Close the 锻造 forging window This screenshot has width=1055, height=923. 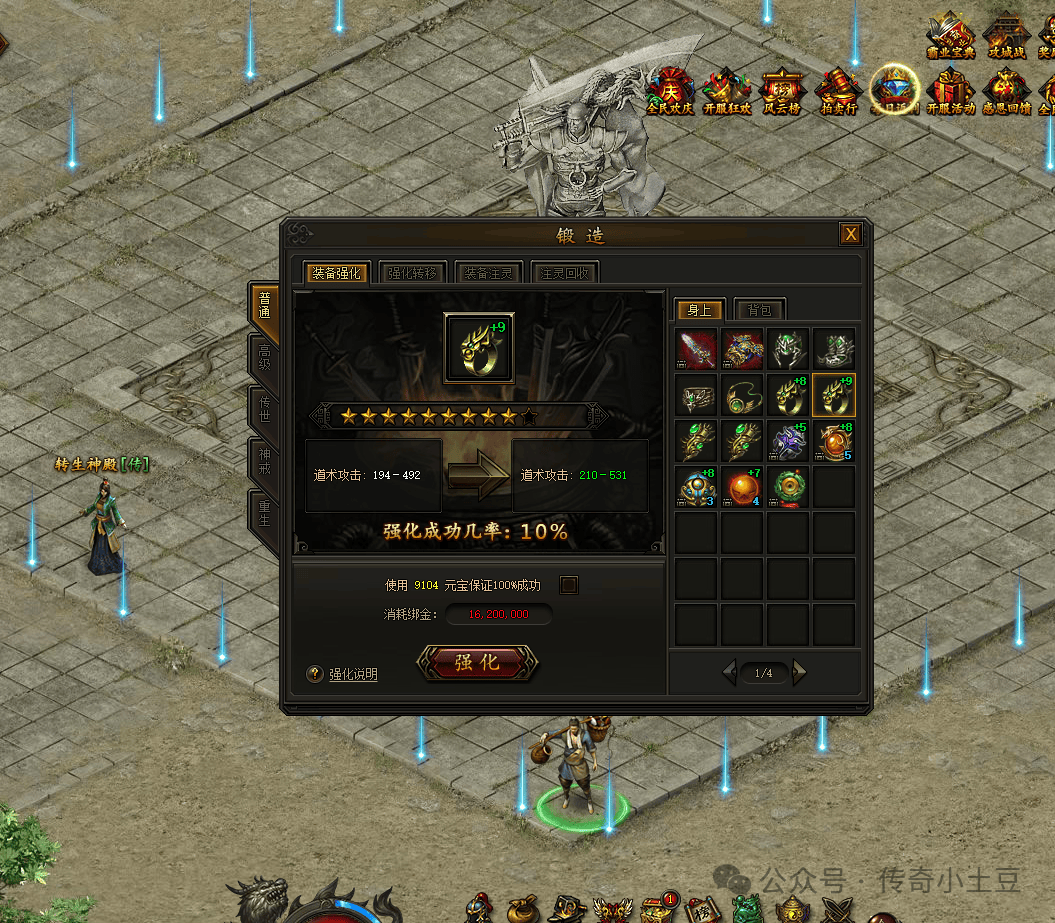click(x=850, y=234)
